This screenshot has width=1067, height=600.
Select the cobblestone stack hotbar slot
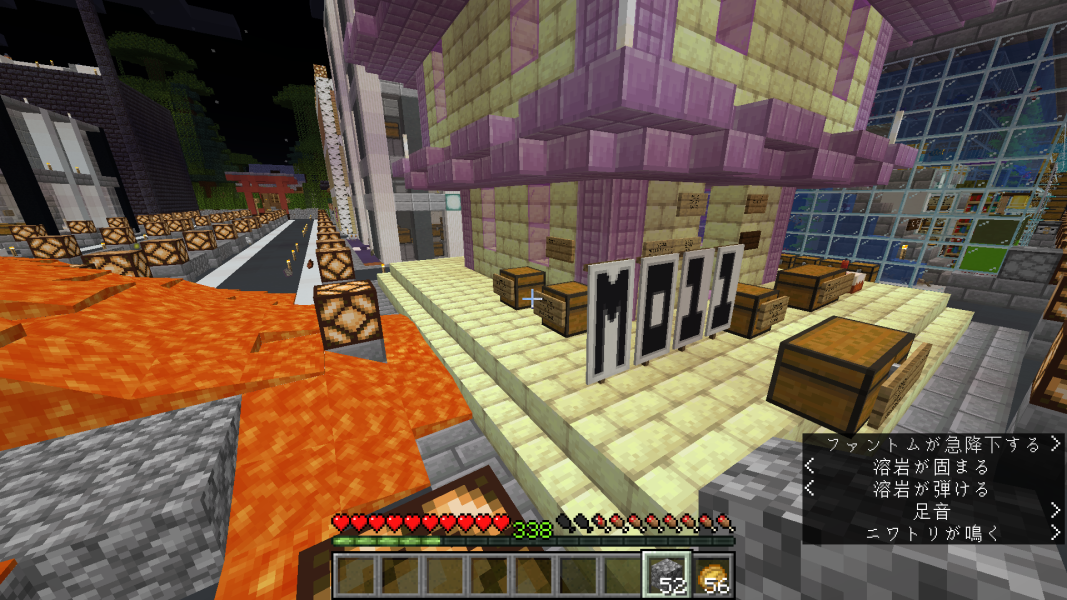click(665, 575)
